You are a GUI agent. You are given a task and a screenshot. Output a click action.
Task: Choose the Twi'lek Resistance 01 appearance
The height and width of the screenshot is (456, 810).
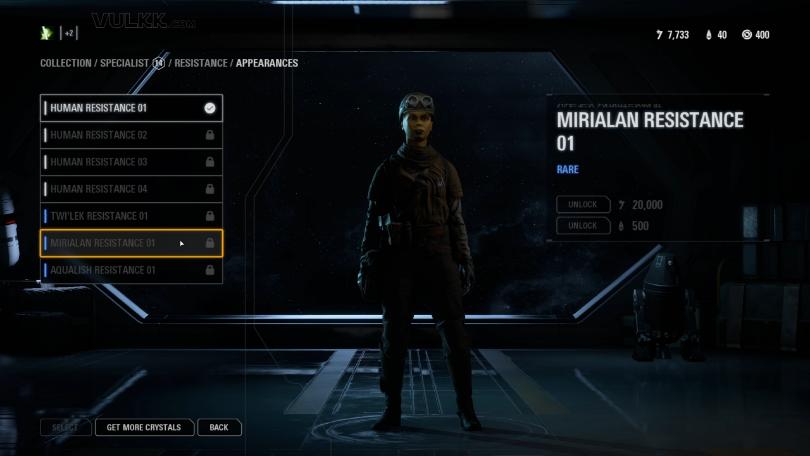tap(130, 216)
